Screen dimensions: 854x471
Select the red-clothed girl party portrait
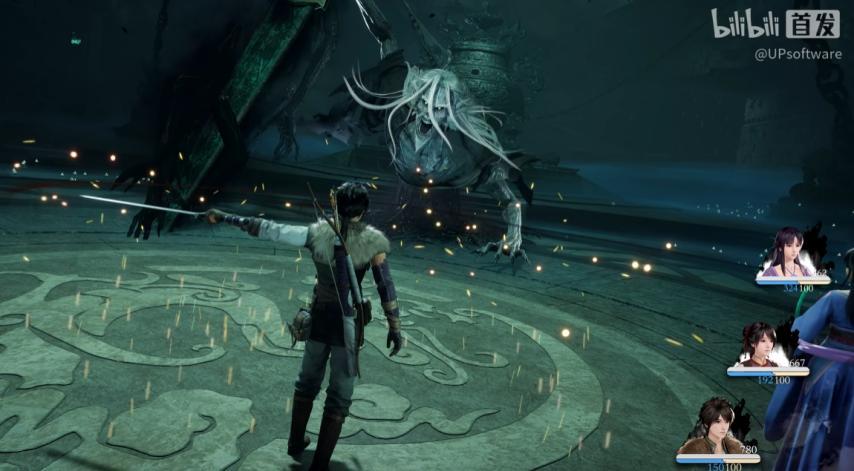(x=758, y=346)
